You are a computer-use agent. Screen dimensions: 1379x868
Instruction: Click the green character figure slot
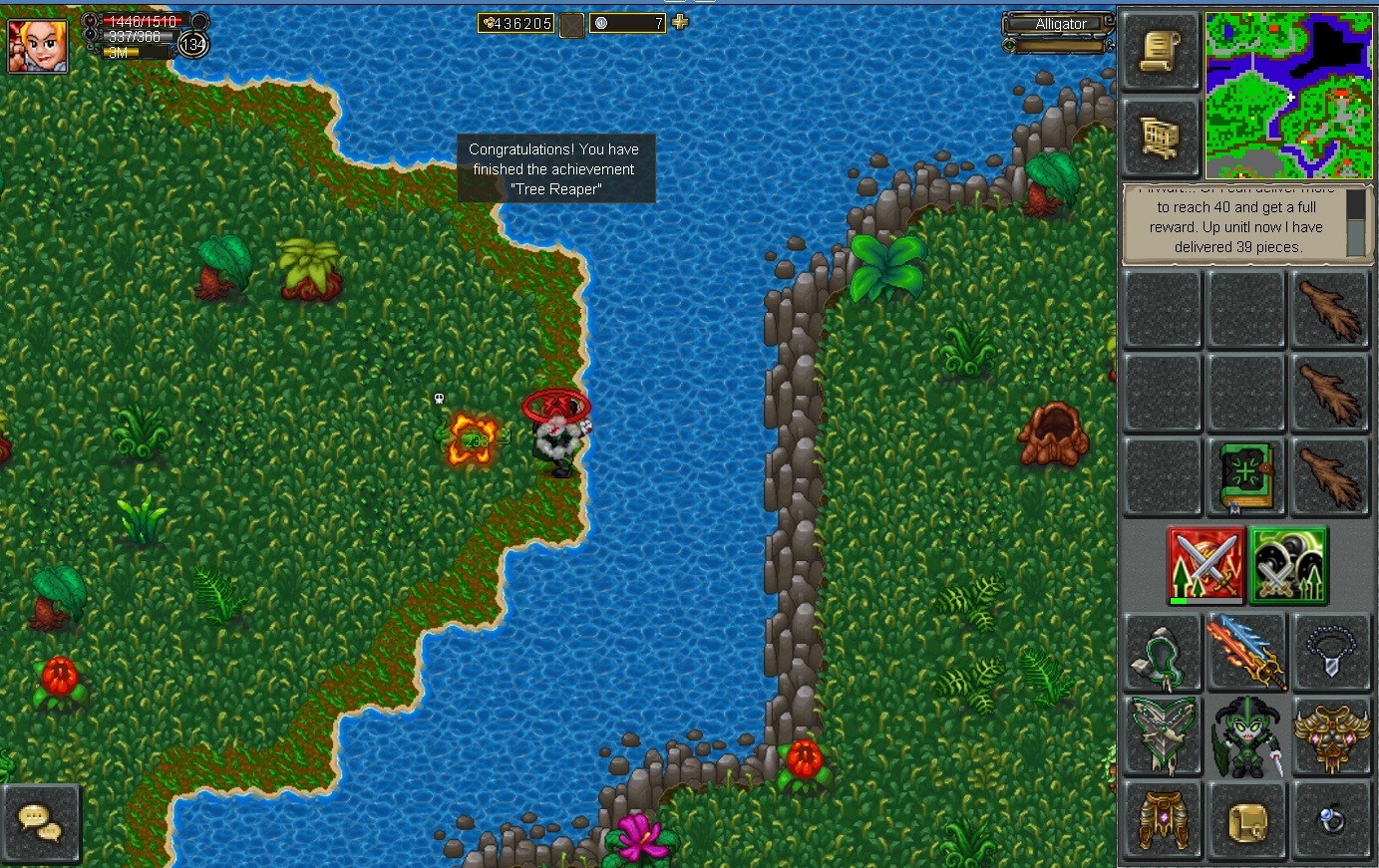pyautogui.click(x=1246, y=735)
